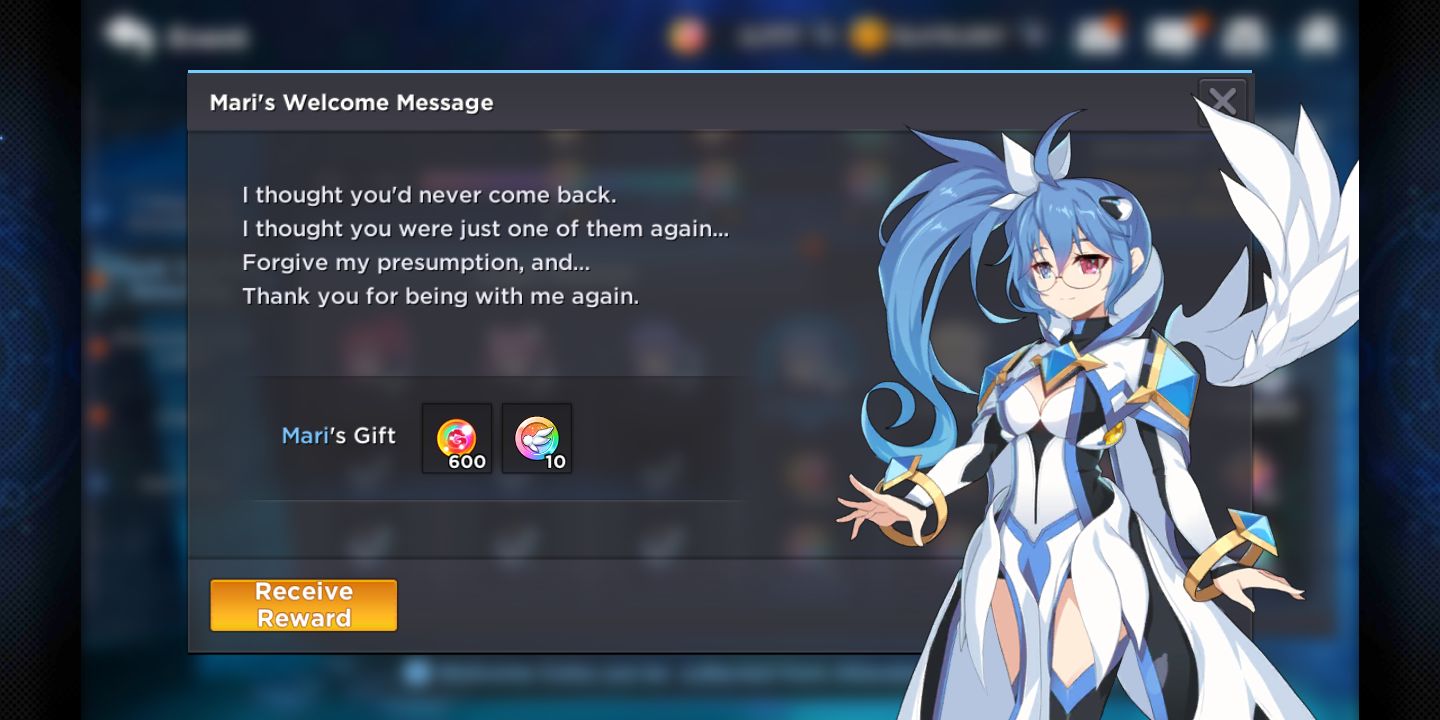Click Mari's name shown in blue text

(x=304, y=436)
